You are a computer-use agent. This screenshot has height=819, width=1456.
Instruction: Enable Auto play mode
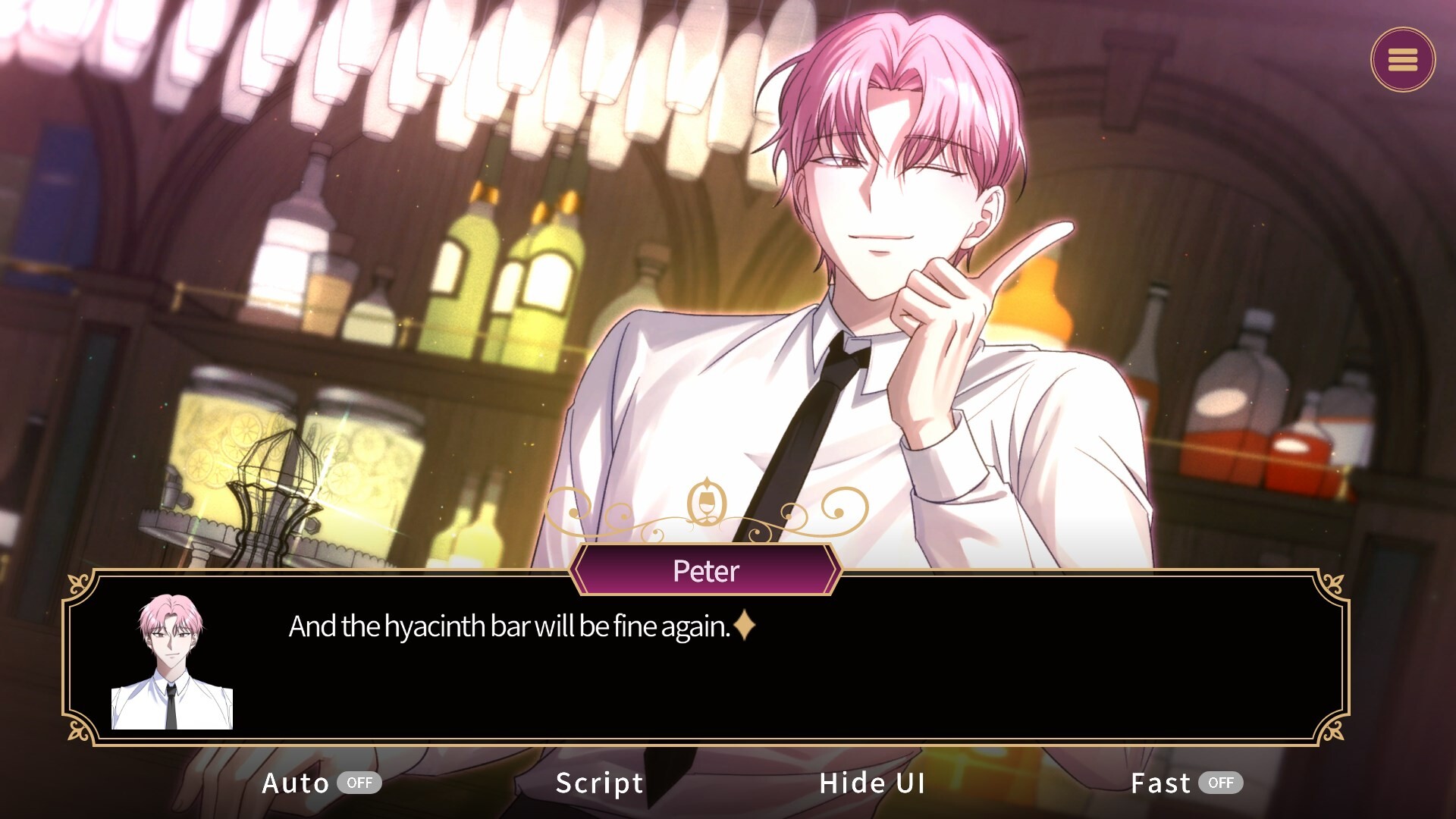[x=318, y=783]
